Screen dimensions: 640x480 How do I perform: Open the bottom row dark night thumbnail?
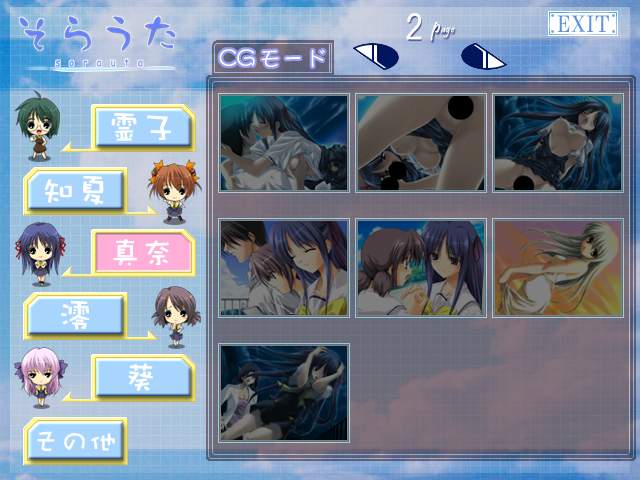(x=284, y=393)
